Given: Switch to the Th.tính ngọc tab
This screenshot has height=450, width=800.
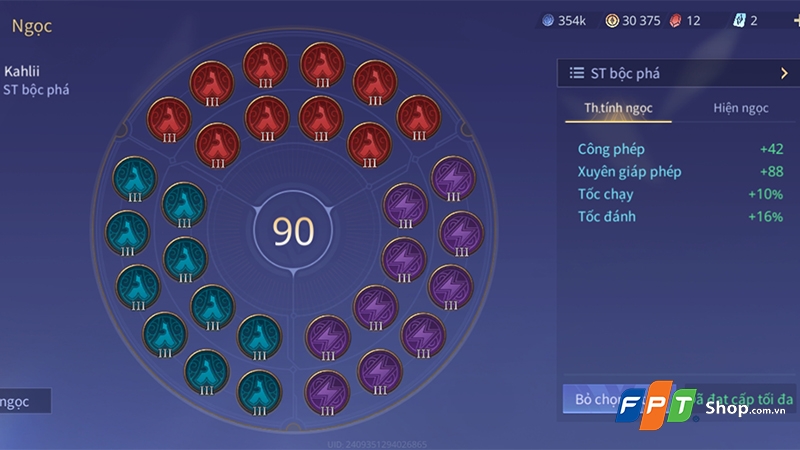Looking at the screenshot, I should click(618, 108).
